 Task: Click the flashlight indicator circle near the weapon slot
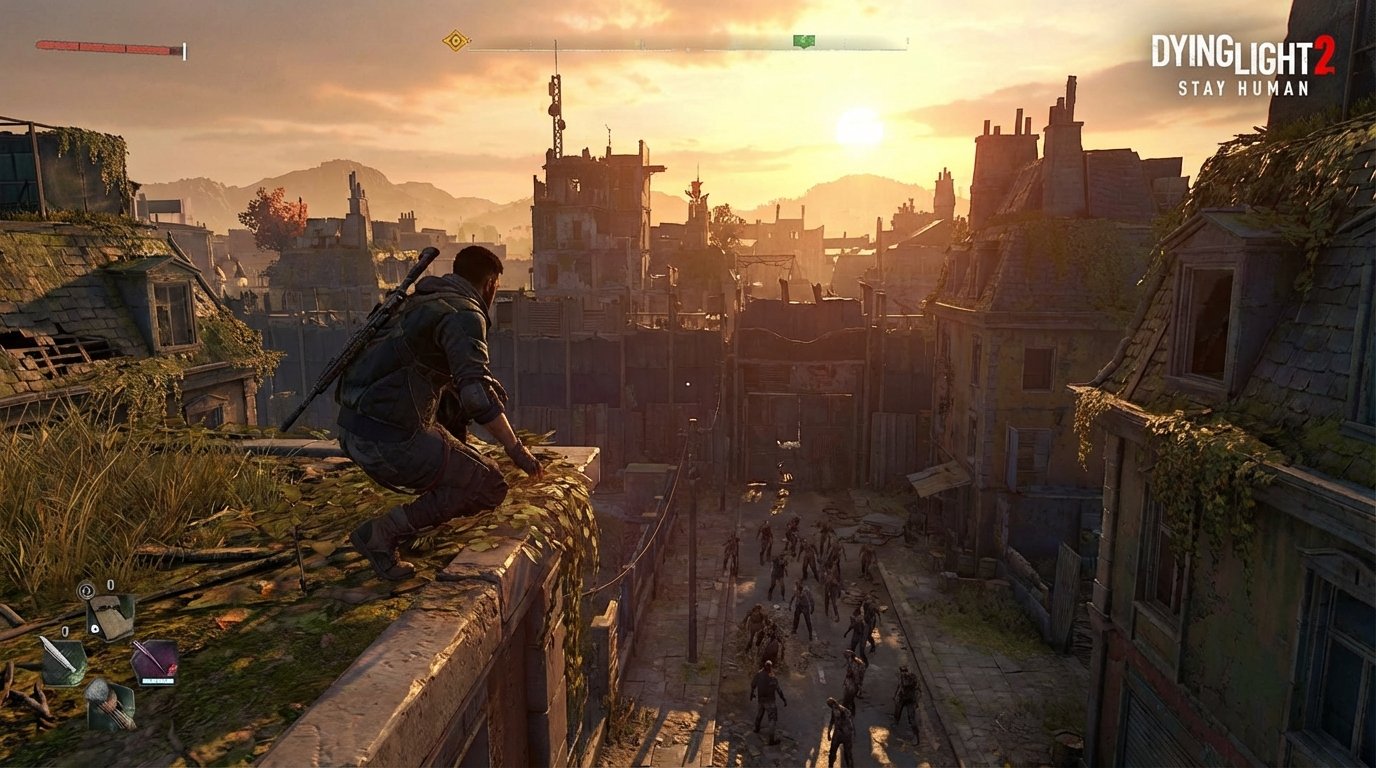[85, 590]
